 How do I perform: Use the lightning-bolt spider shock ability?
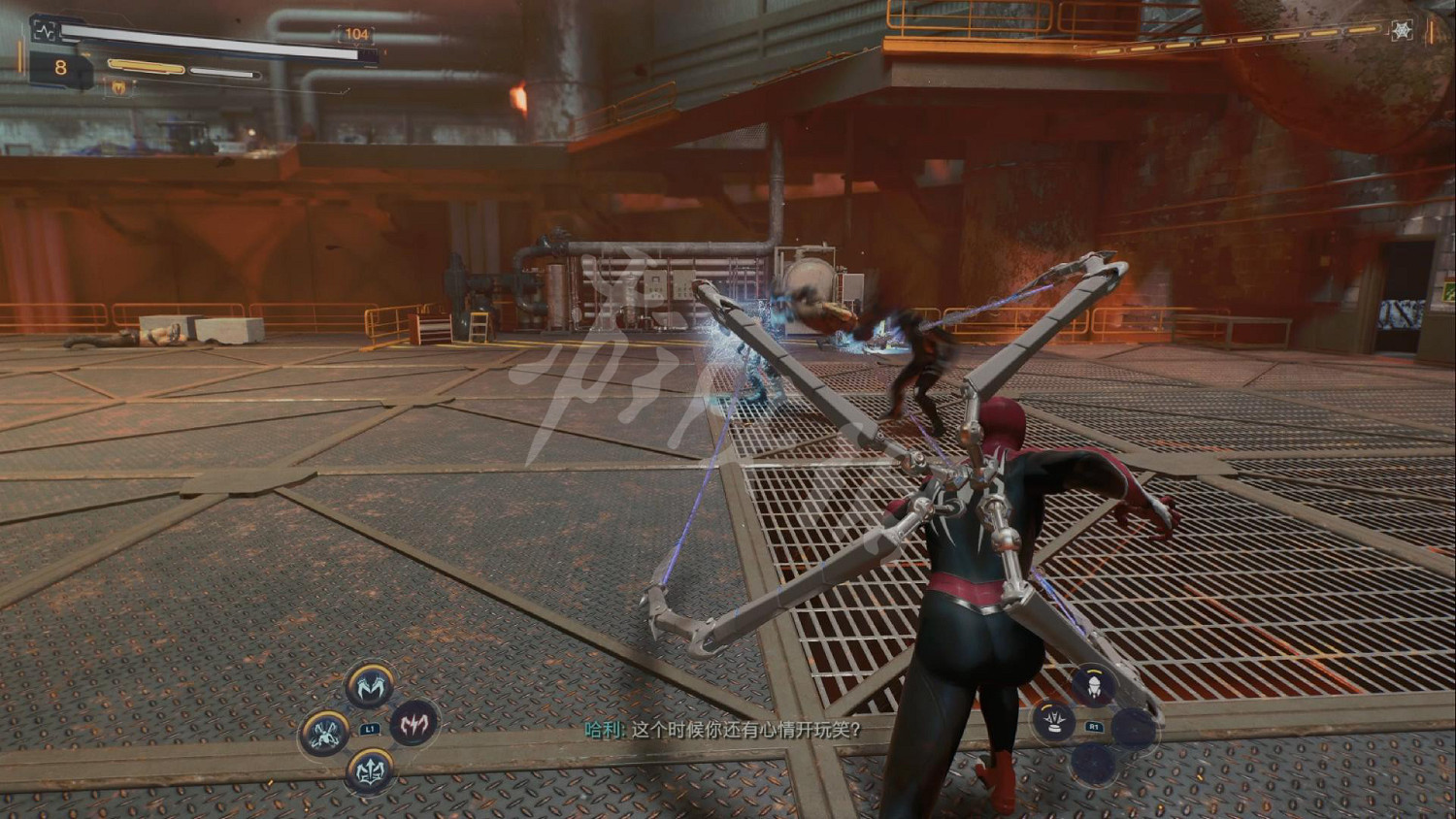(x=414, y=723)
